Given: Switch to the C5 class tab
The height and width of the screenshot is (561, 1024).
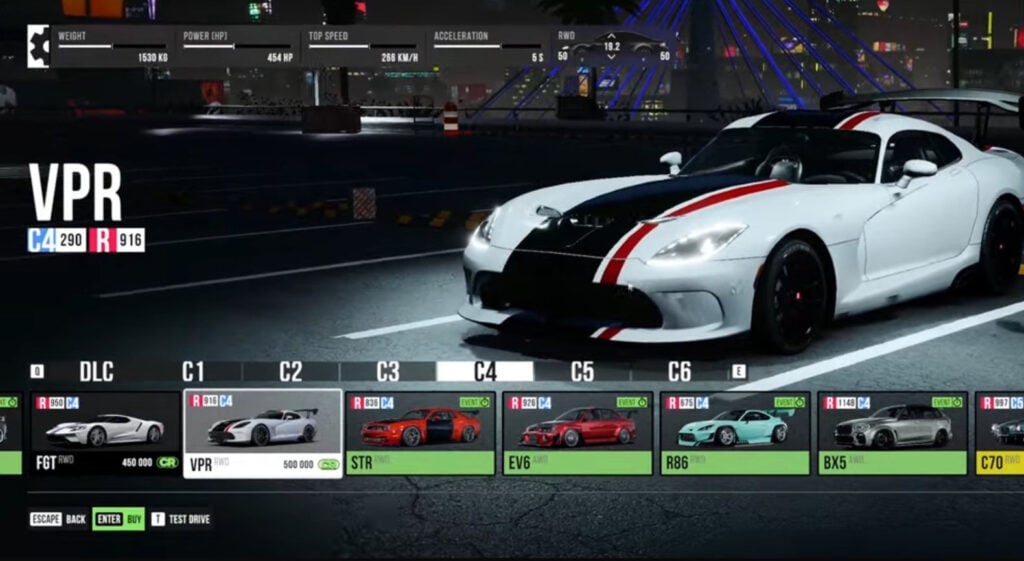Looking at the screenshot, I should coord(582,372).
